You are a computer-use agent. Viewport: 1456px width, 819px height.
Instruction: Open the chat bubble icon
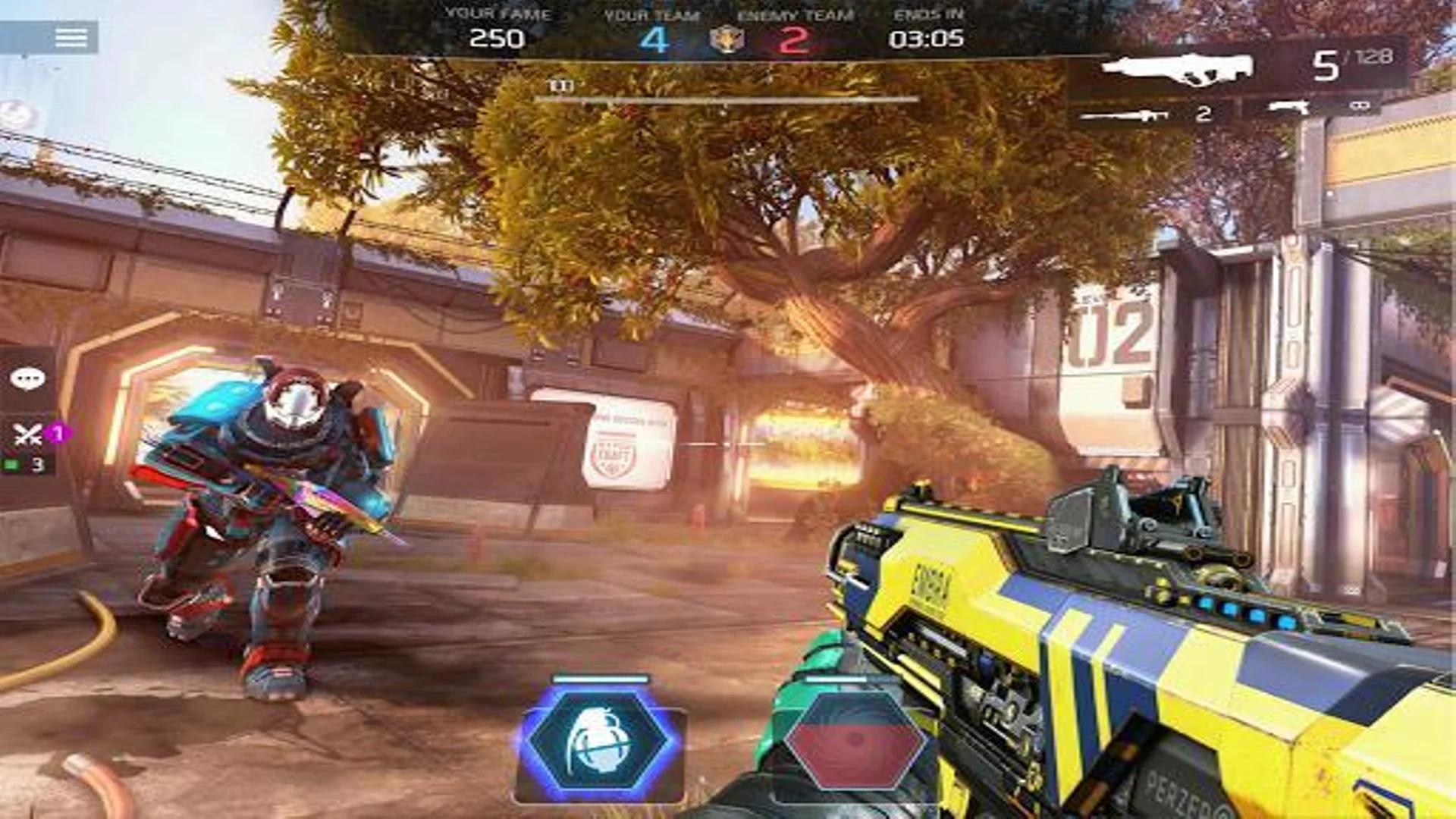point(27,378)
